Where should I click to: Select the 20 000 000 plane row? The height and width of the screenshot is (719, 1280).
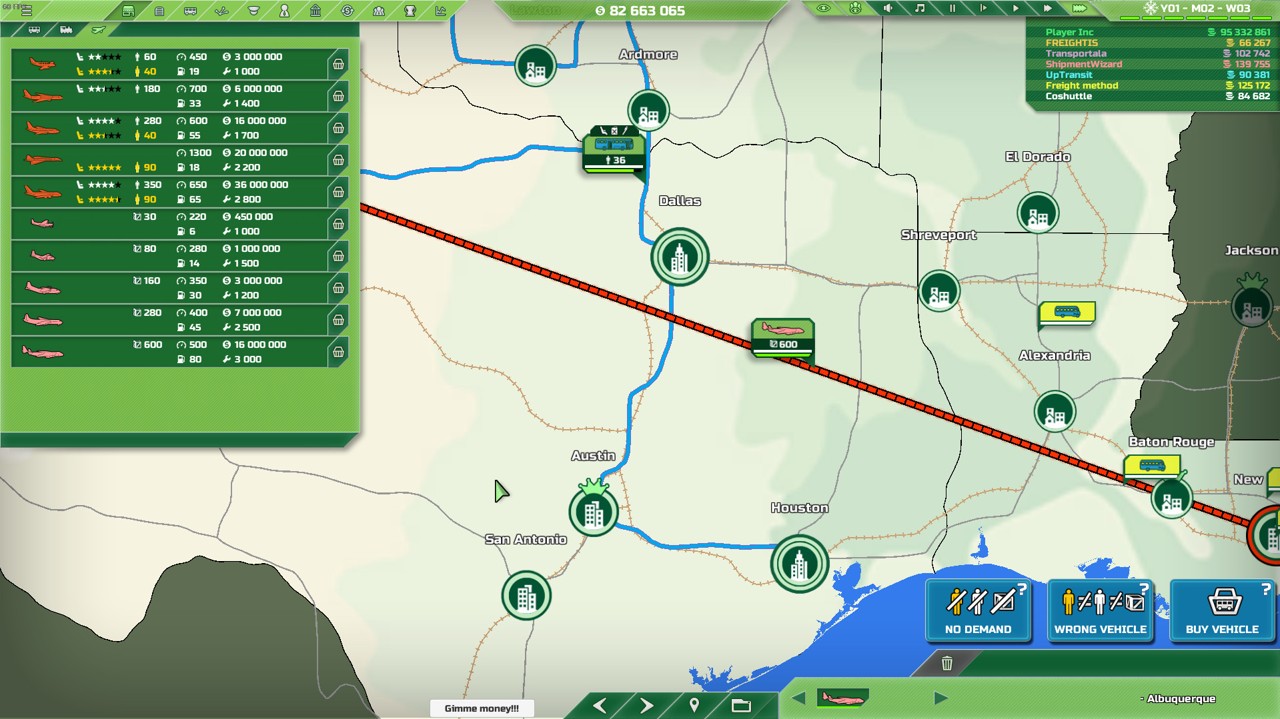click(170, 160)
